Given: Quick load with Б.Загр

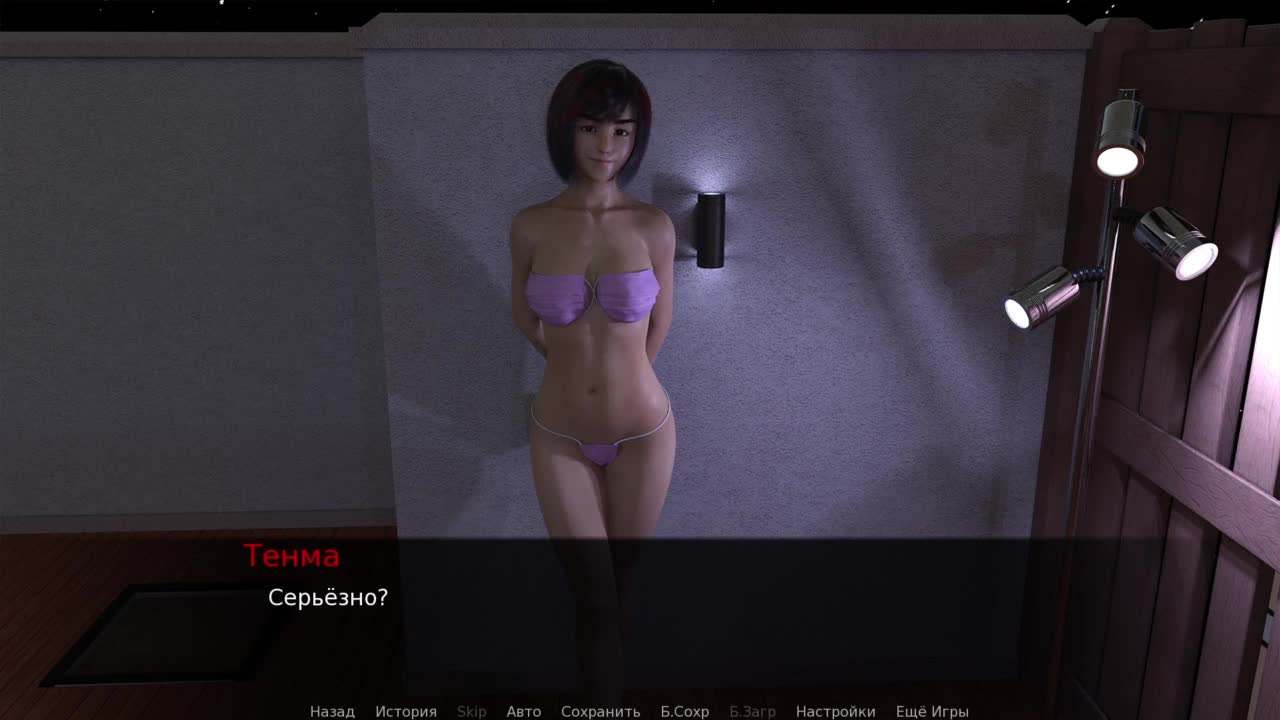Looking at the screenshot, I should click(752, 711).
